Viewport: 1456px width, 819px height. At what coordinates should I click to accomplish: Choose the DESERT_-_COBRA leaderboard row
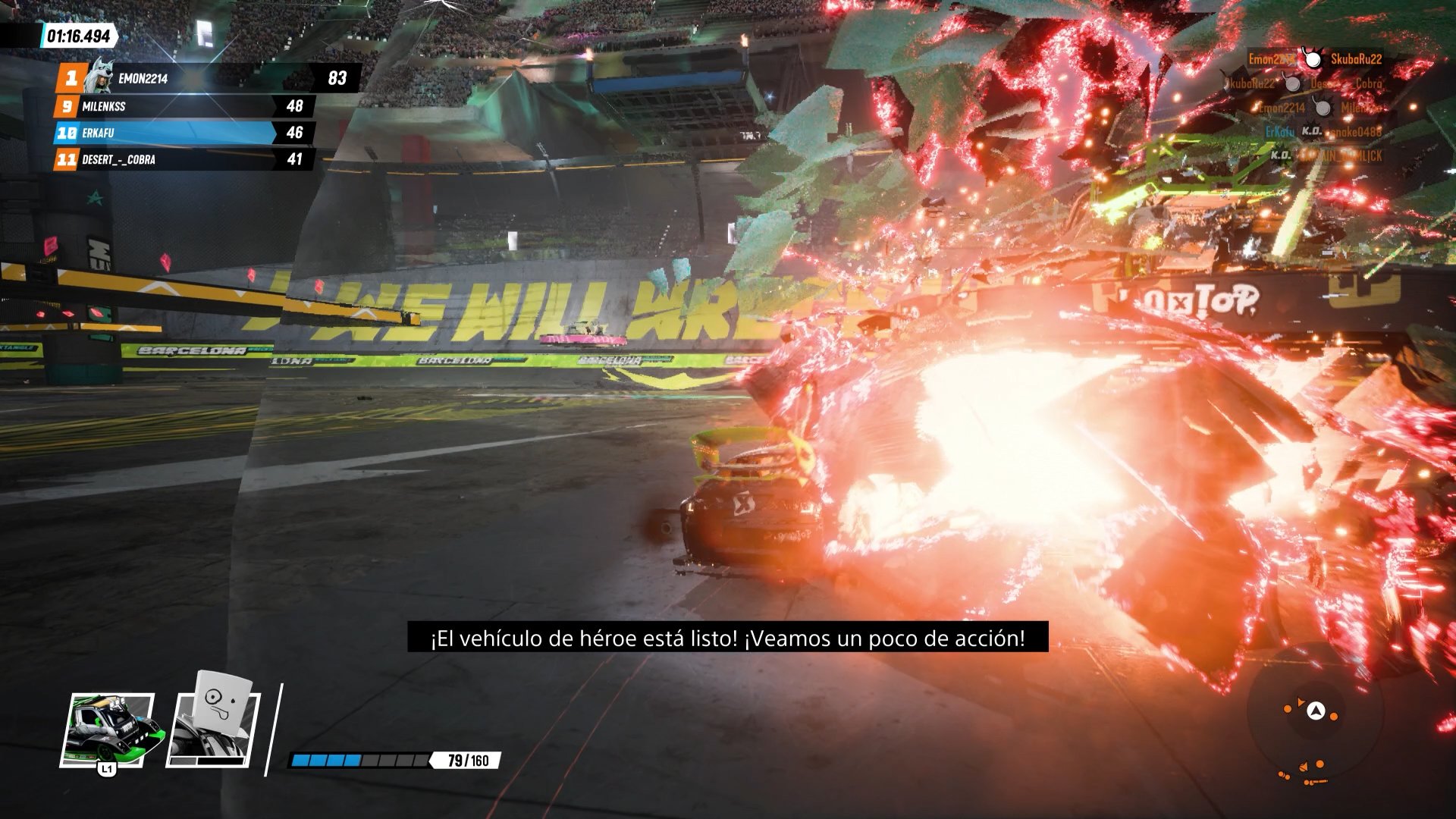(x=182, y=159)
